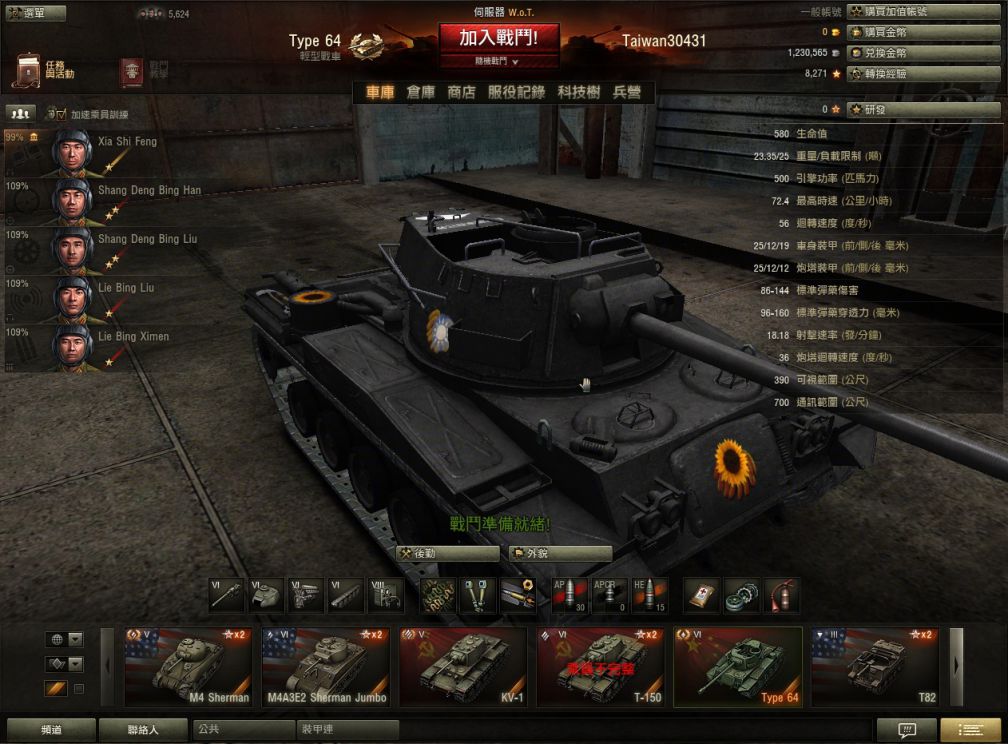This screenshot has height=744, width=1008.
Task: Go to the 兵營 barracks tab
Action: coord(626,92)
